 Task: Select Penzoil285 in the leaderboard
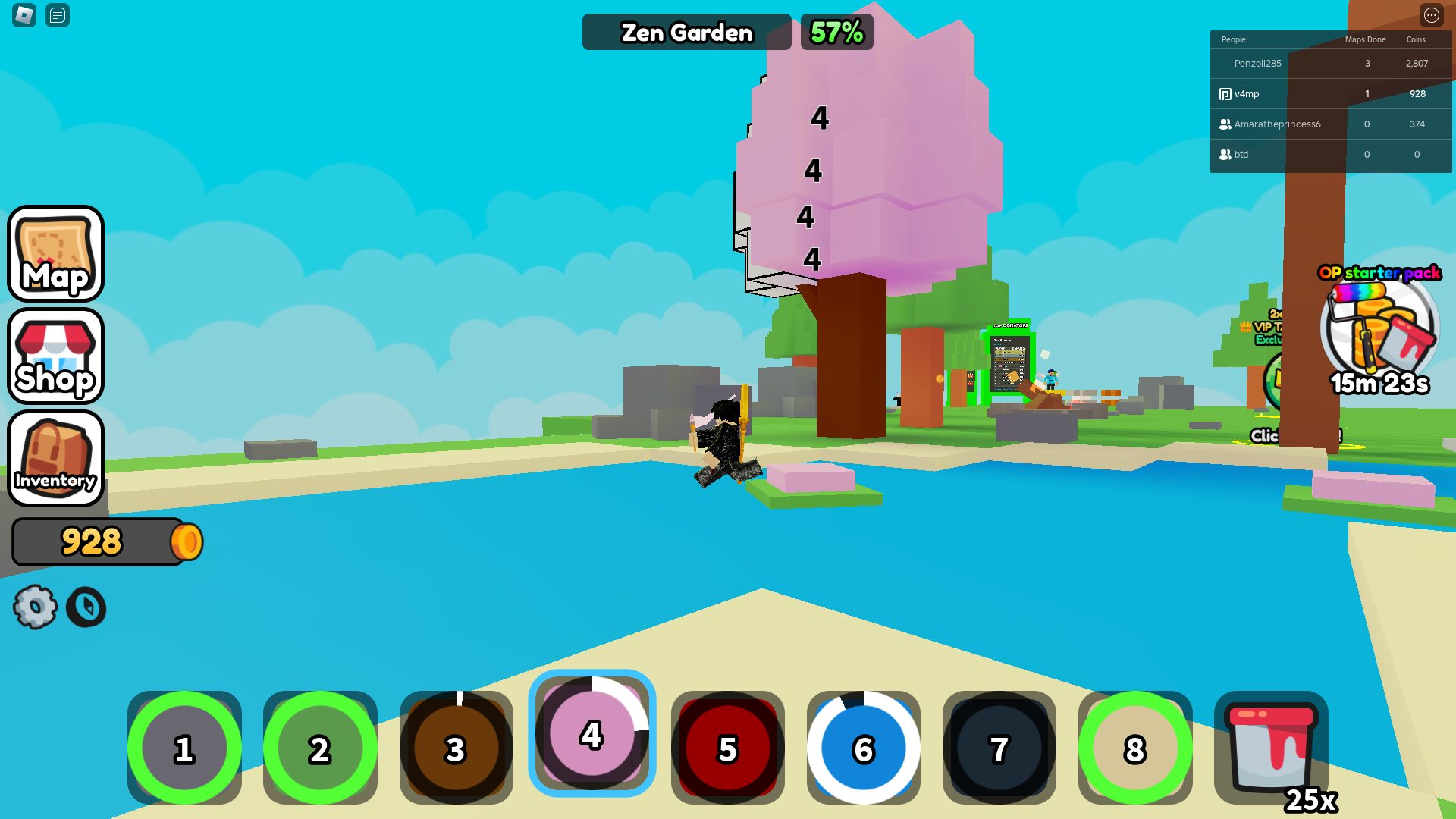pyautogui.click(x=1257, y=64)
